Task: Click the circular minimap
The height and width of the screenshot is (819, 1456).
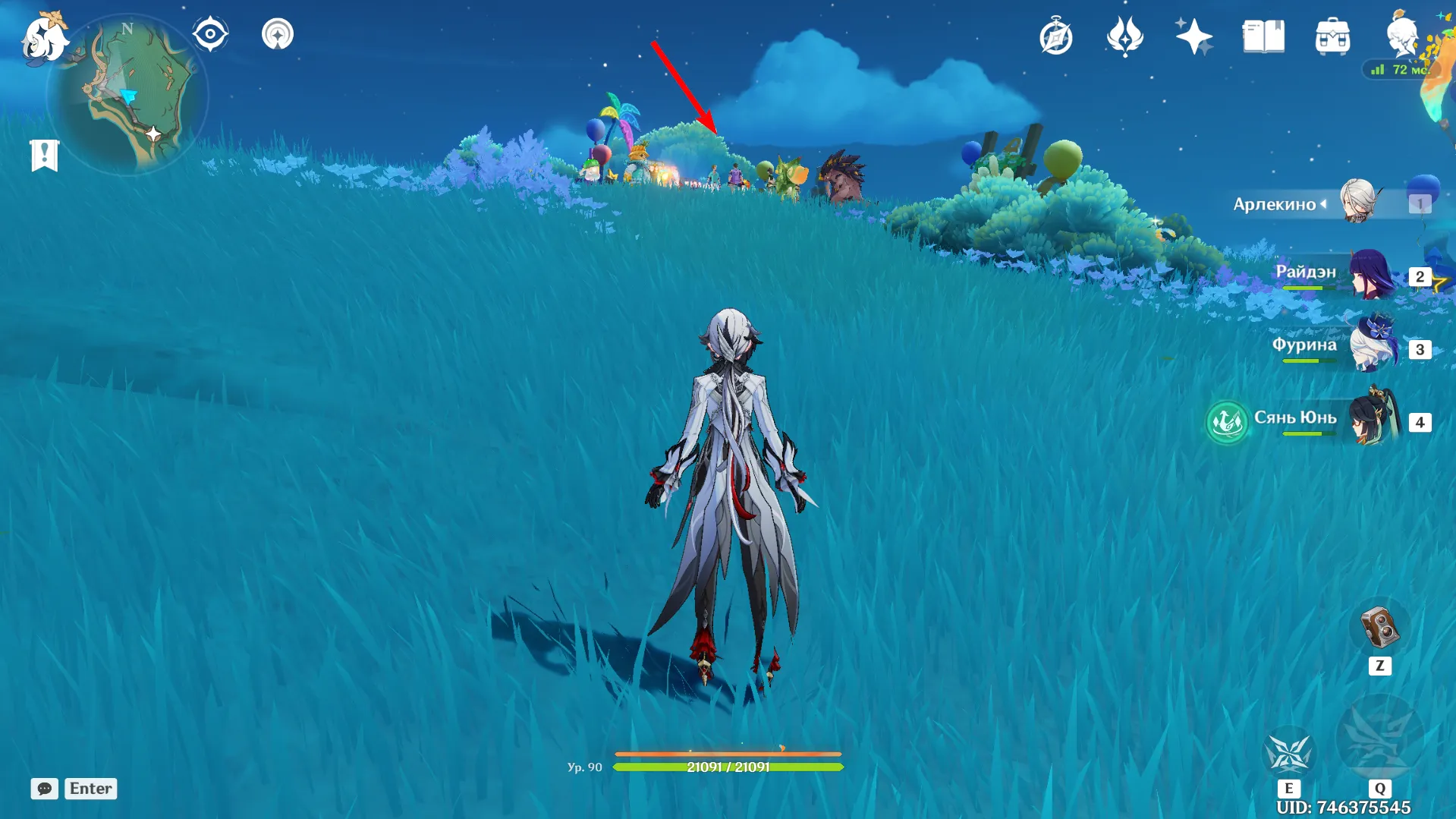Action: point(127,96)
